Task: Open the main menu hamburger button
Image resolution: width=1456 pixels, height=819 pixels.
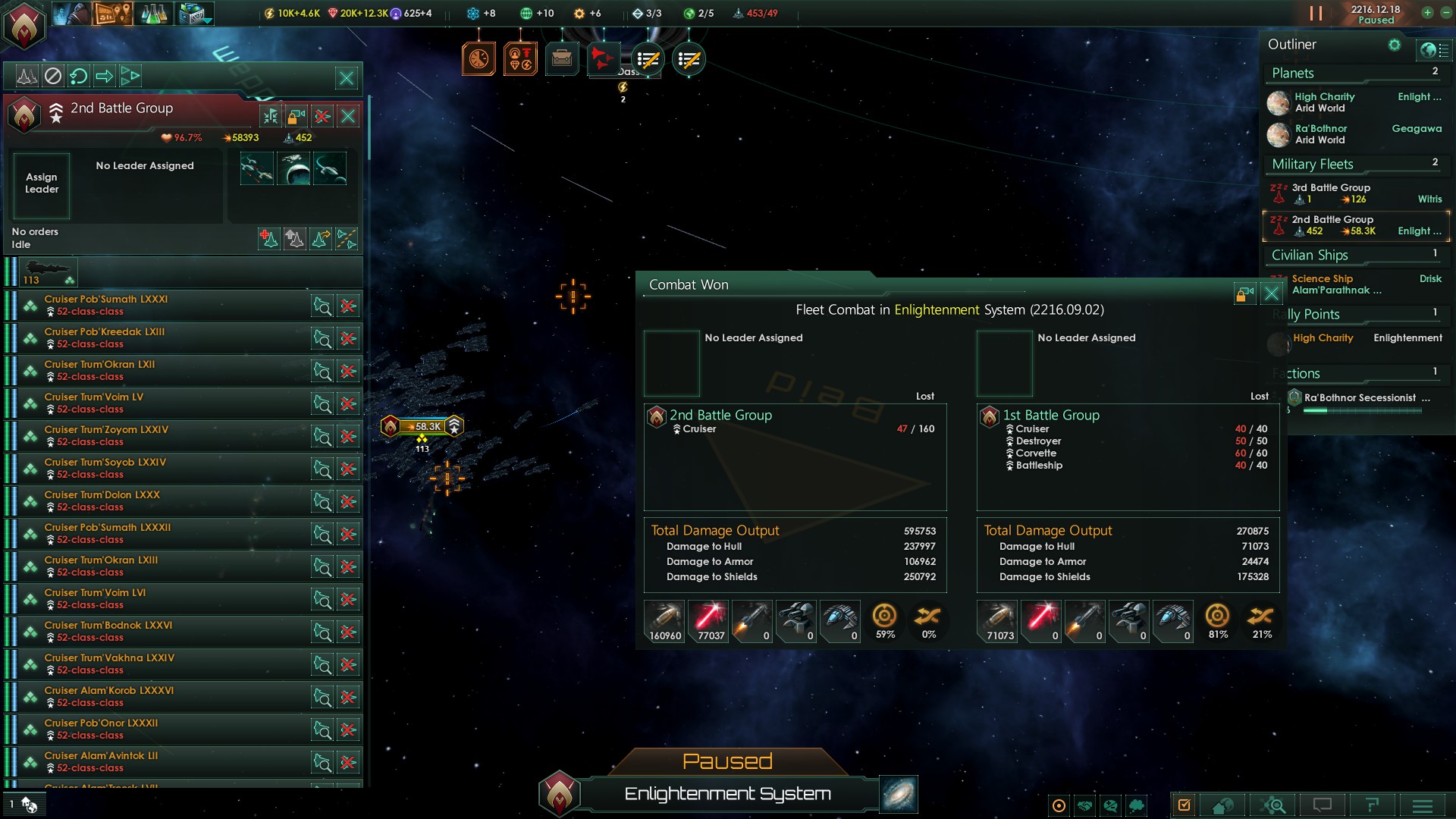Action: (x=1422, y=805)
